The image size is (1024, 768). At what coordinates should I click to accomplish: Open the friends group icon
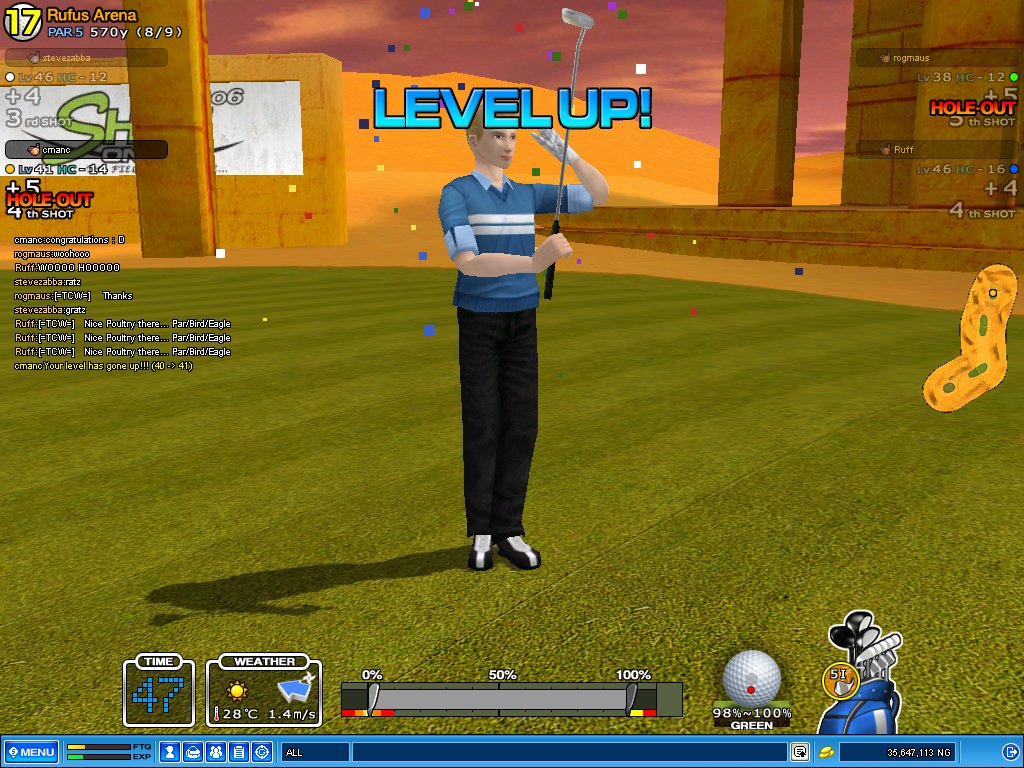click(x=217, y=752)
